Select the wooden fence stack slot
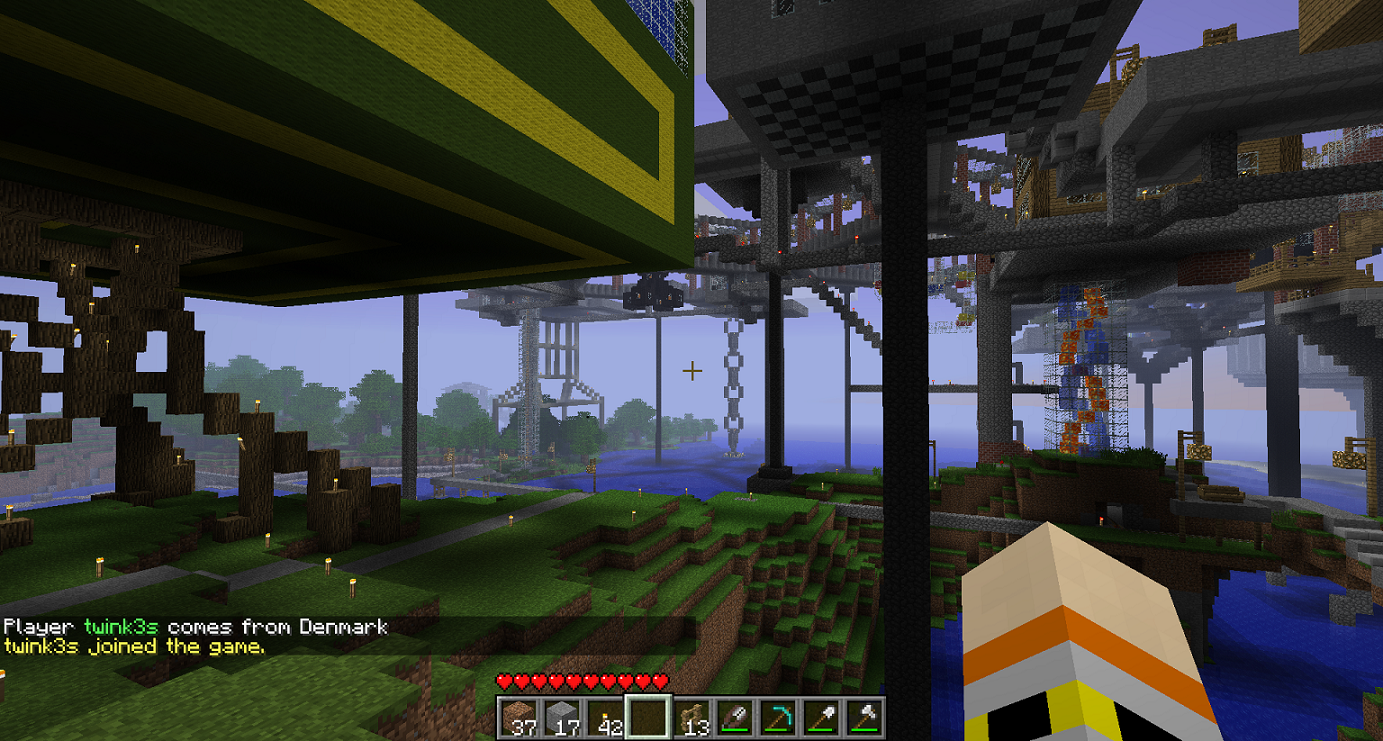The width and height of the screenshot is (1383, 741). 691,717
